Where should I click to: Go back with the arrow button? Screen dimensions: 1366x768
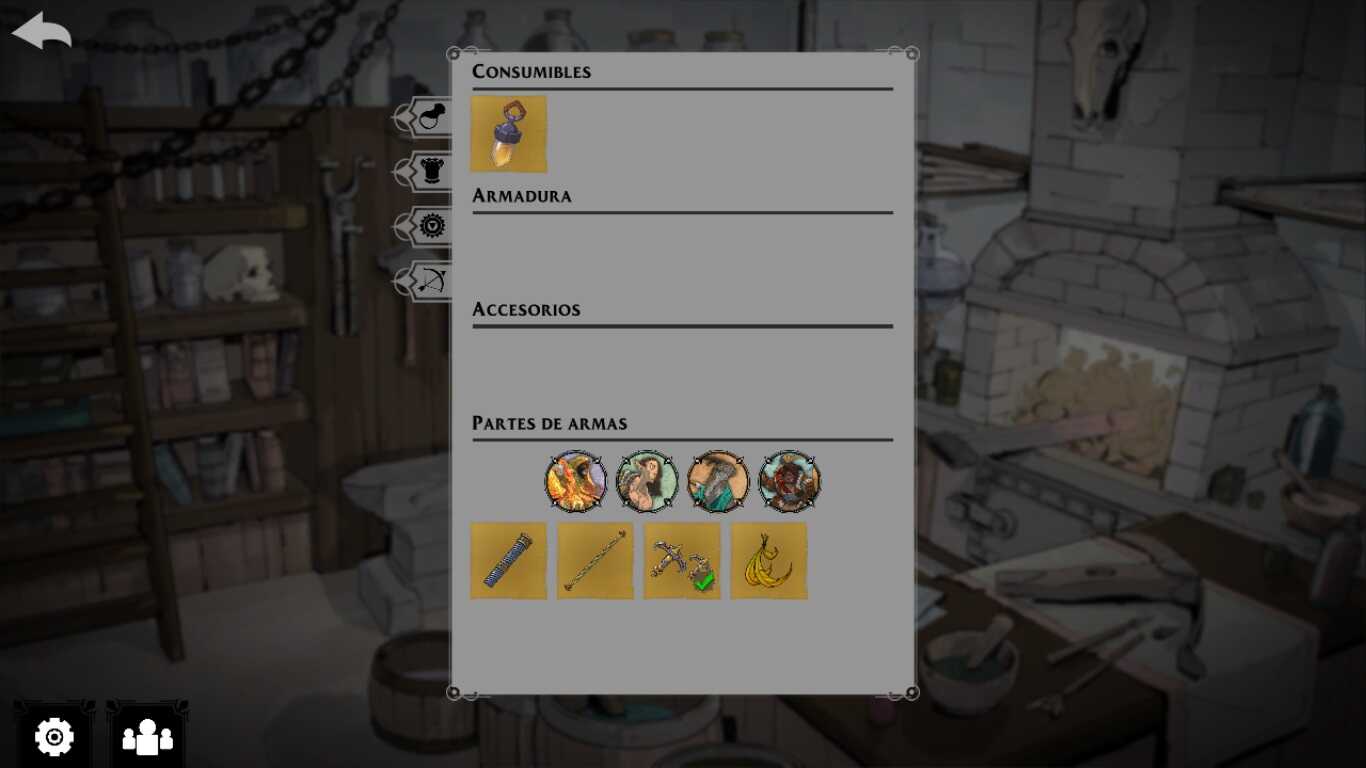click(x=42, y=31)
